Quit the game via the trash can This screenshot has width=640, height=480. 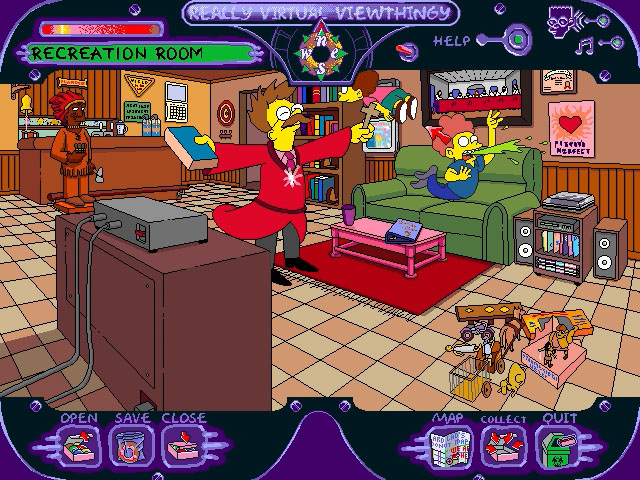point(556,446)
